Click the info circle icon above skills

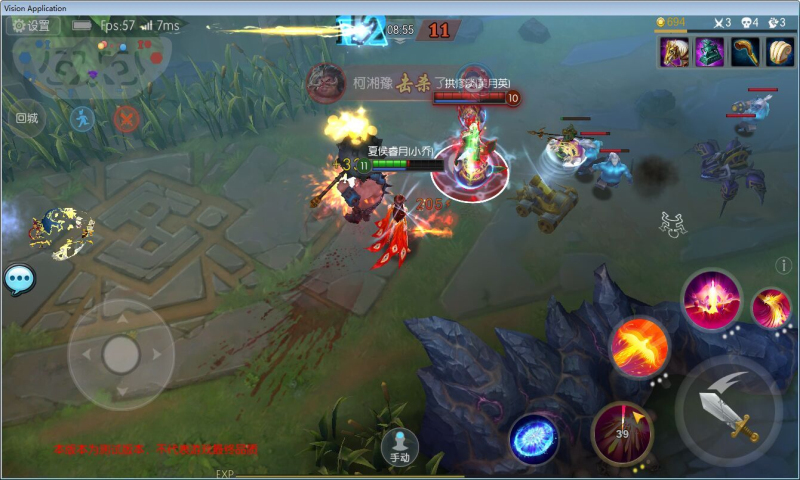coord(784,265)
